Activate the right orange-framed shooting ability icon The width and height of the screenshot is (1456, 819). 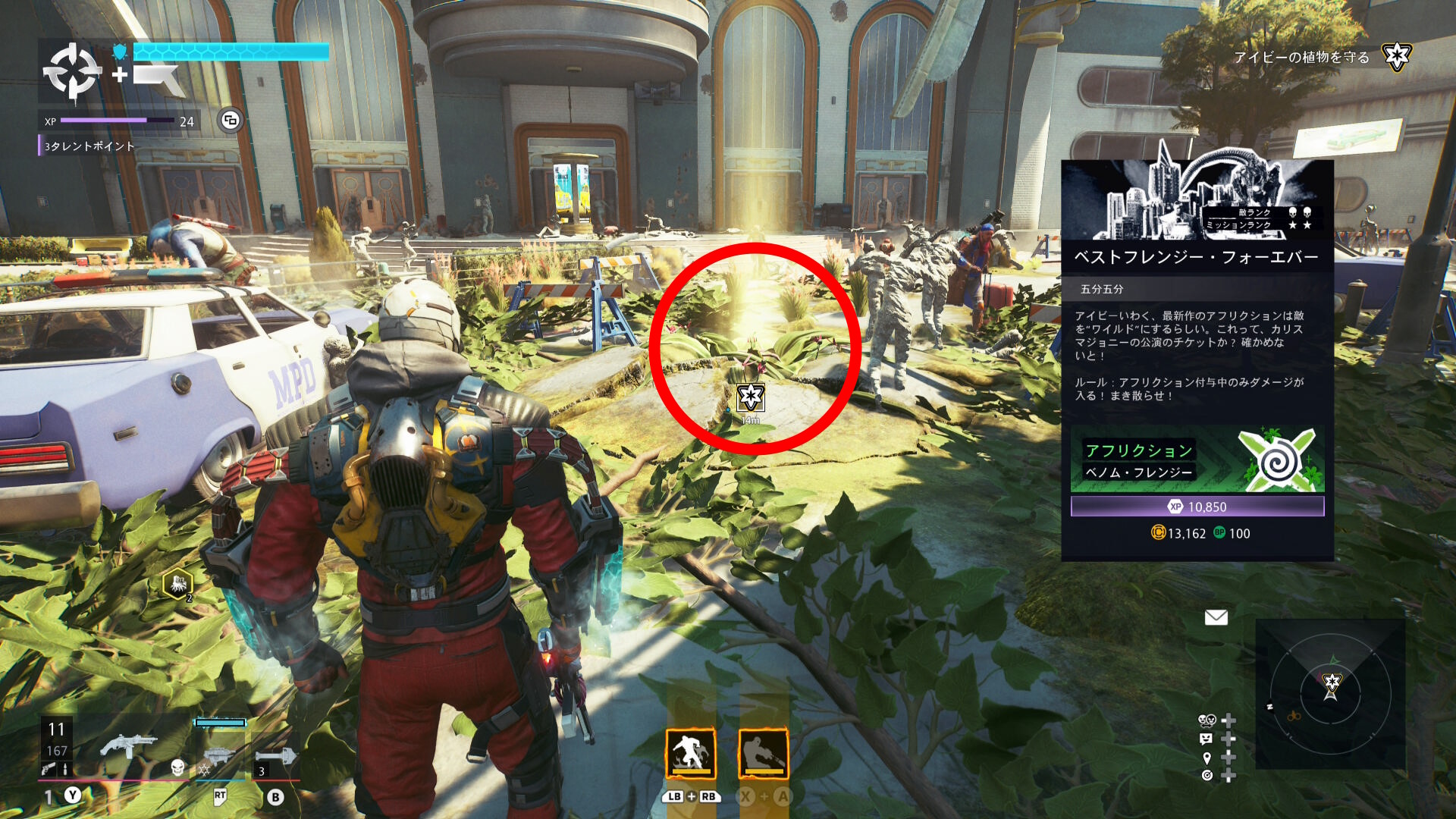(x=763, y=754)
